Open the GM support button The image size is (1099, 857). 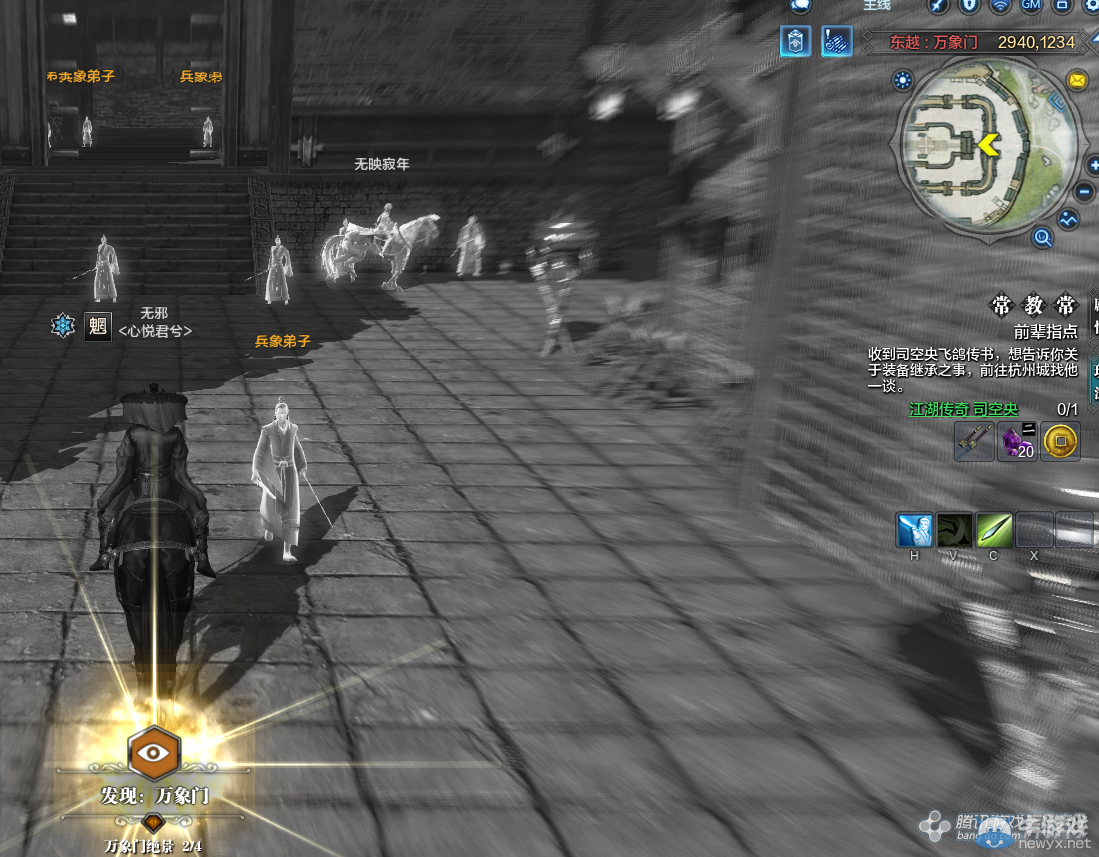pos(1031,7)
